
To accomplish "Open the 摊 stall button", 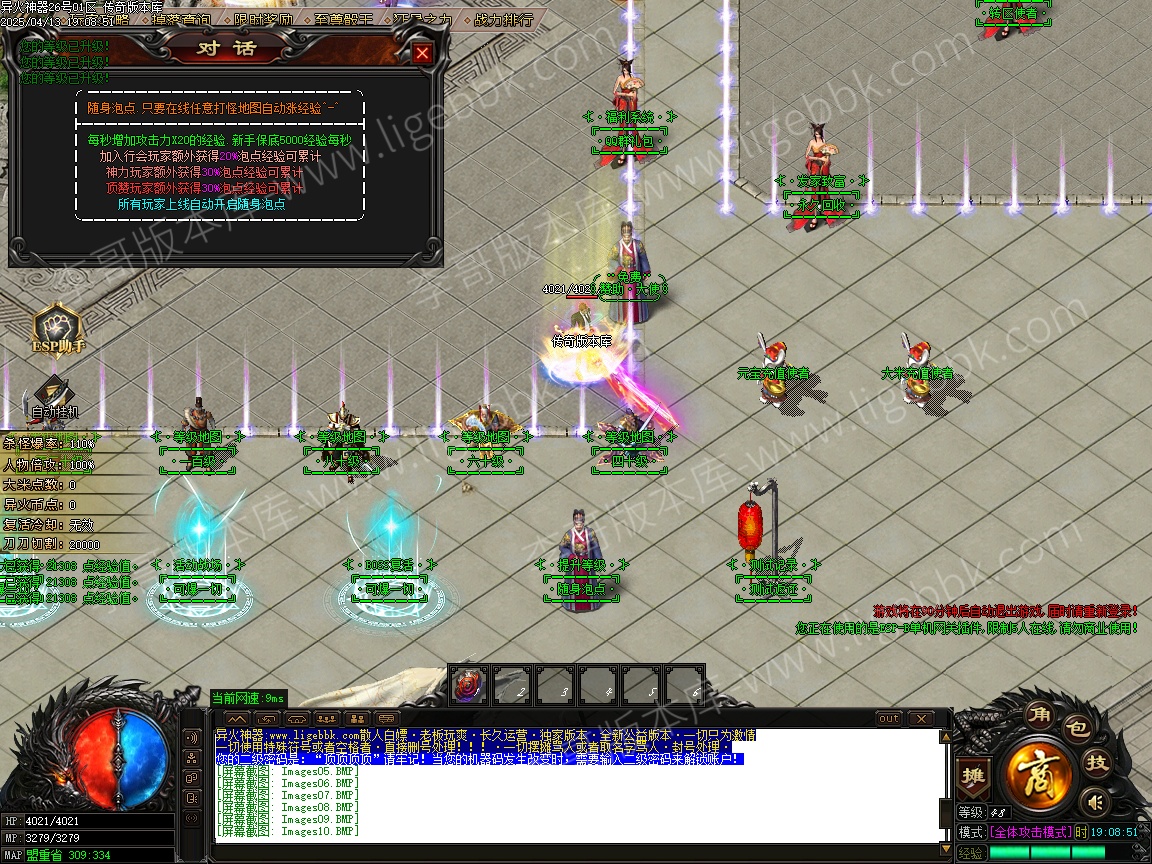I will [972, 774].
